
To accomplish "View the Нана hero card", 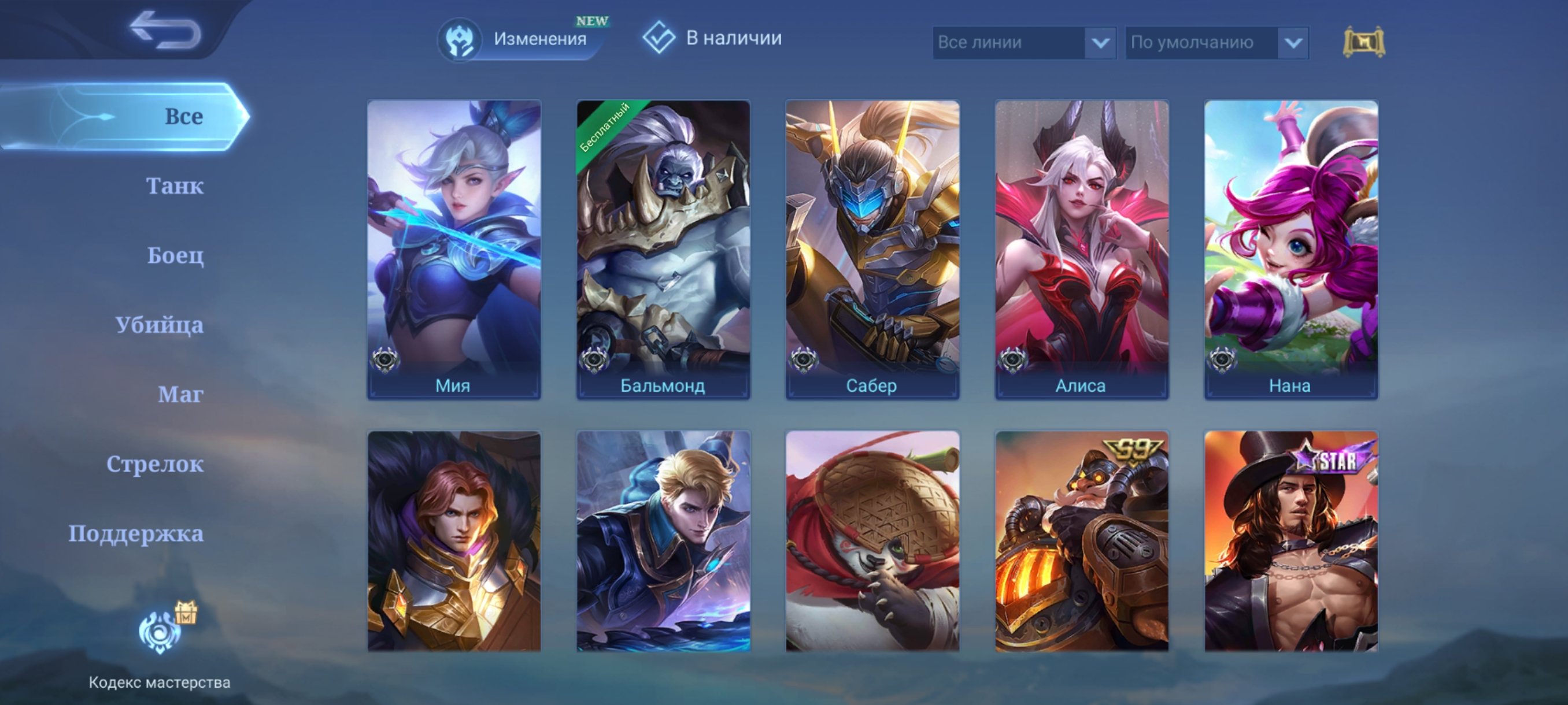I will [x=1291, y=250].
